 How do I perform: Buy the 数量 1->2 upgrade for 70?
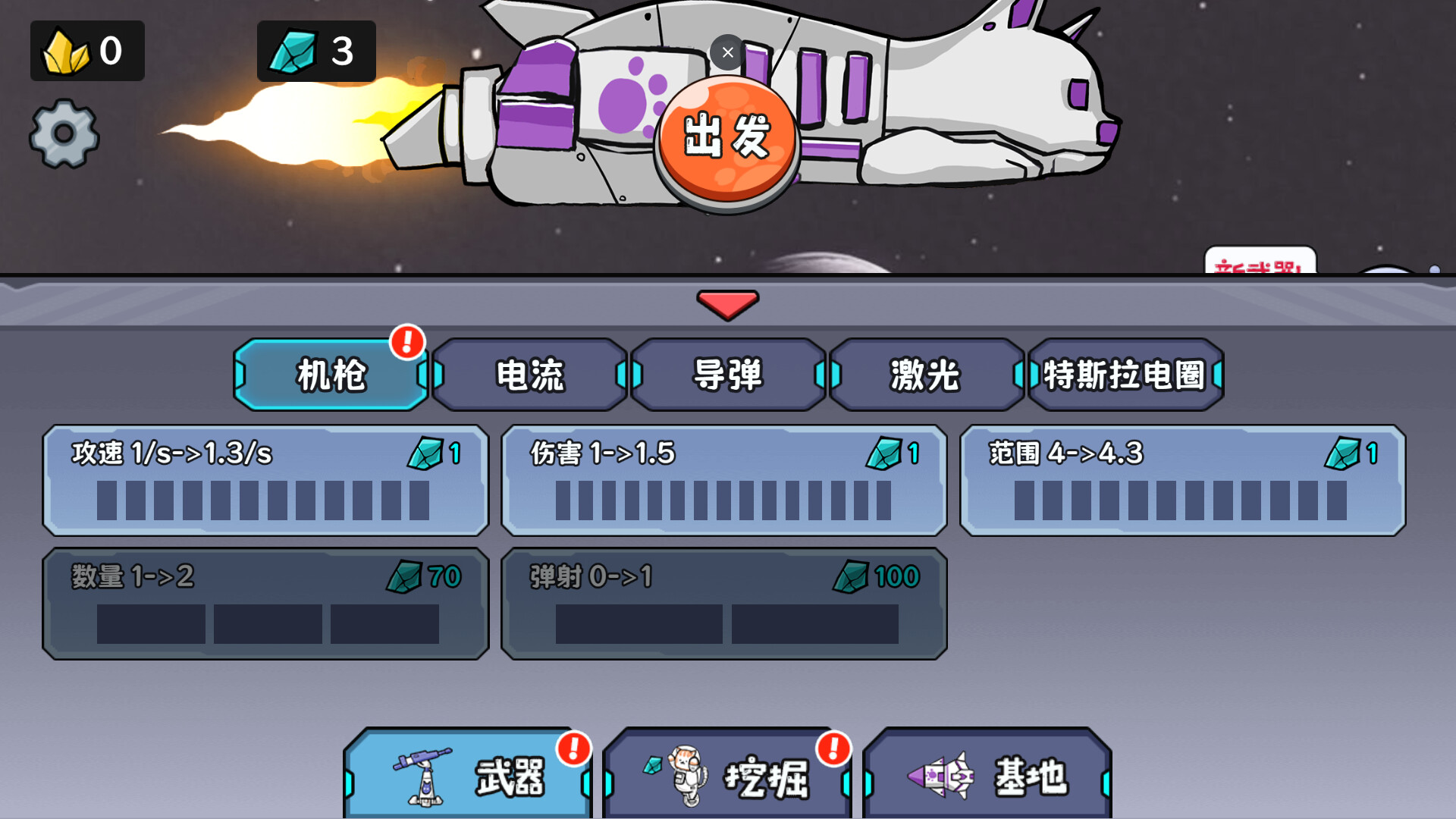tap(265, 603)
